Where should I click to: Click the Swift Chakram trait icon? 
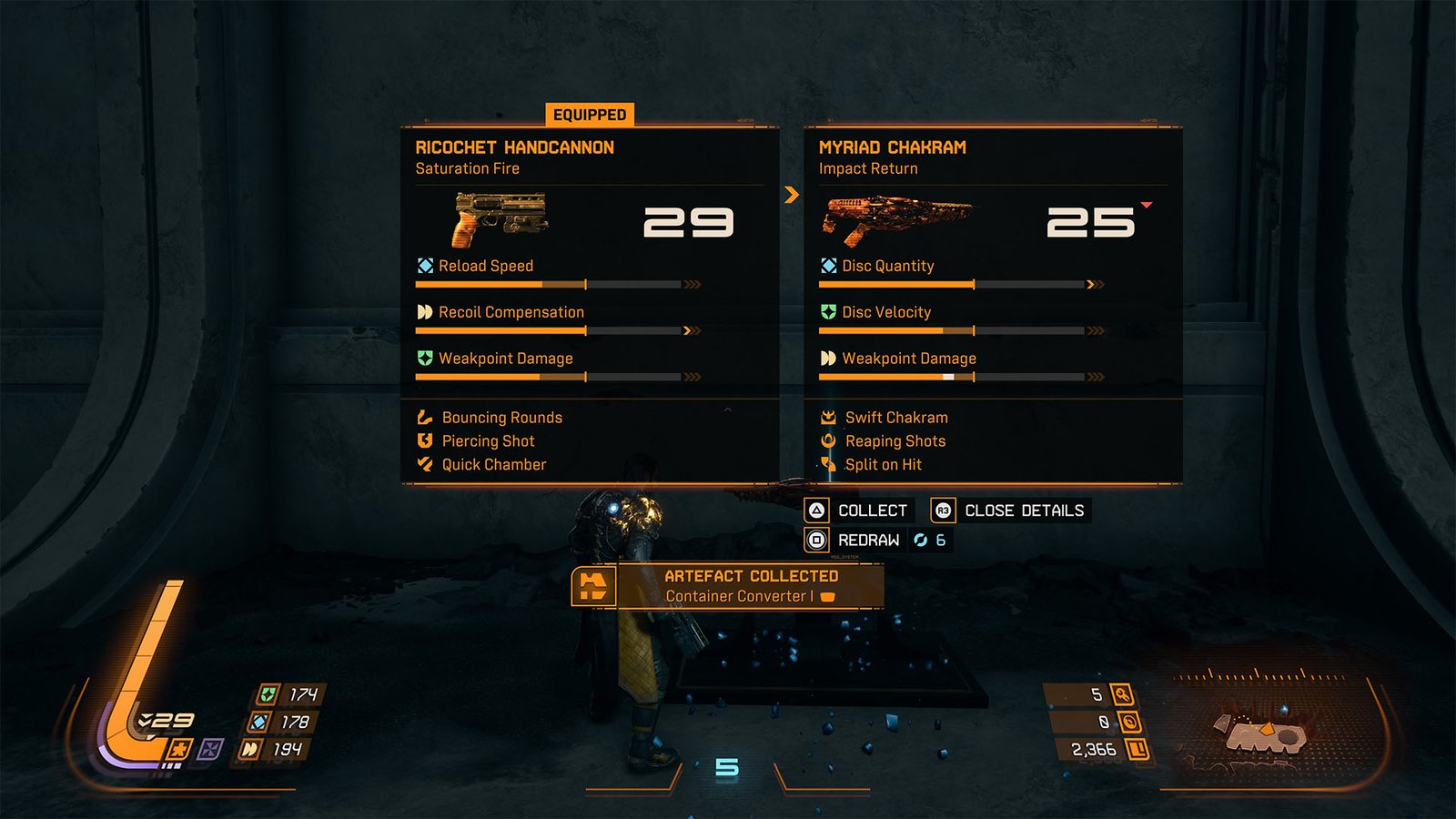click(x=828, y=417)
